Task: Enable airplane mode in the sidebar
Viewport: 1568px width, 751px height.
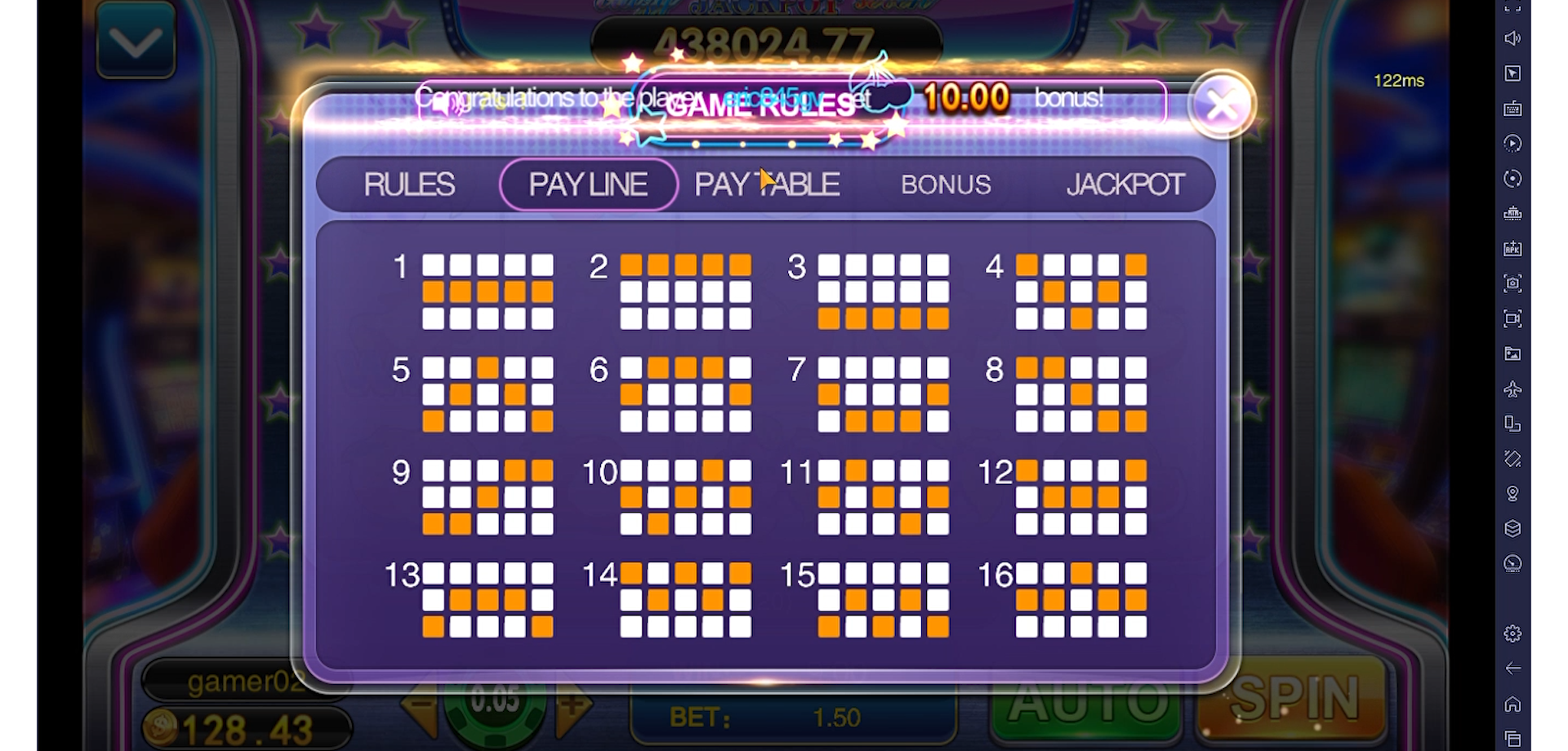Action: [1513, 389]
